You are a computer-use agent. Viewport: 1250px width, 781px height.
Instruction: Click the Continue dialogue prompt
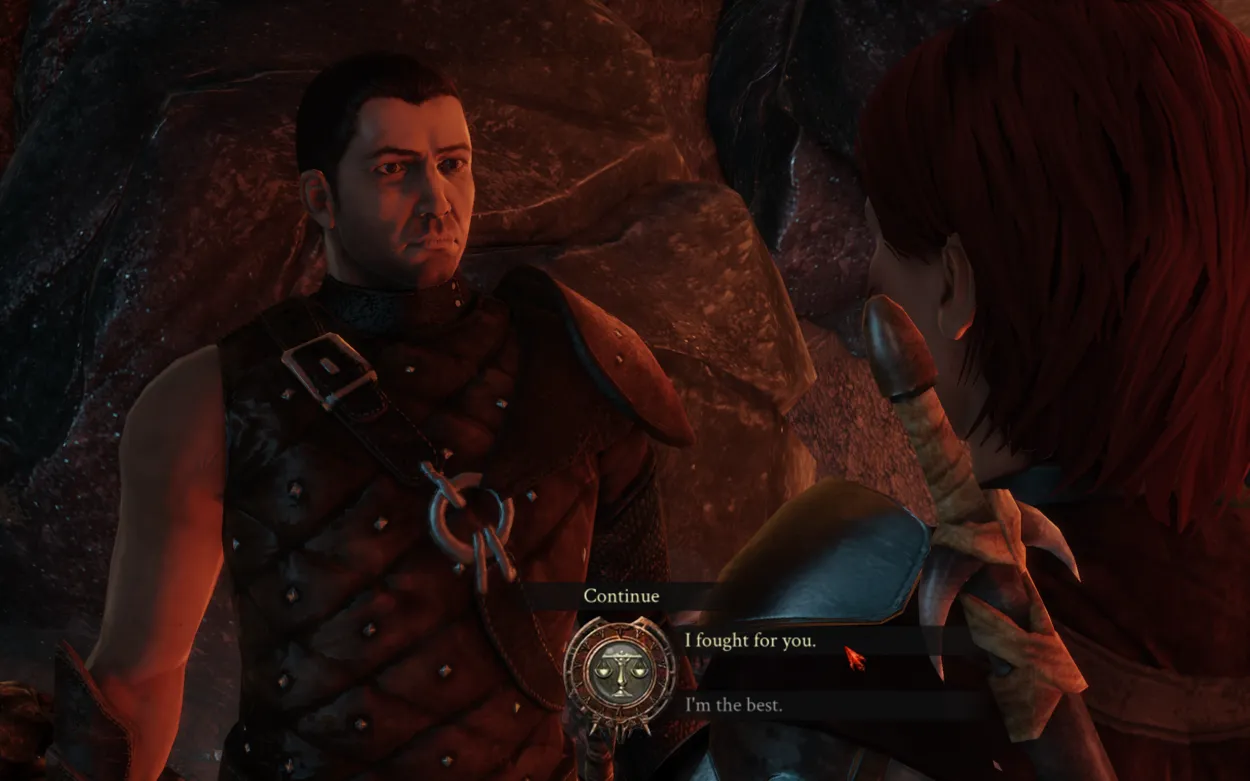pyautogui.click(x=621, y=596)
